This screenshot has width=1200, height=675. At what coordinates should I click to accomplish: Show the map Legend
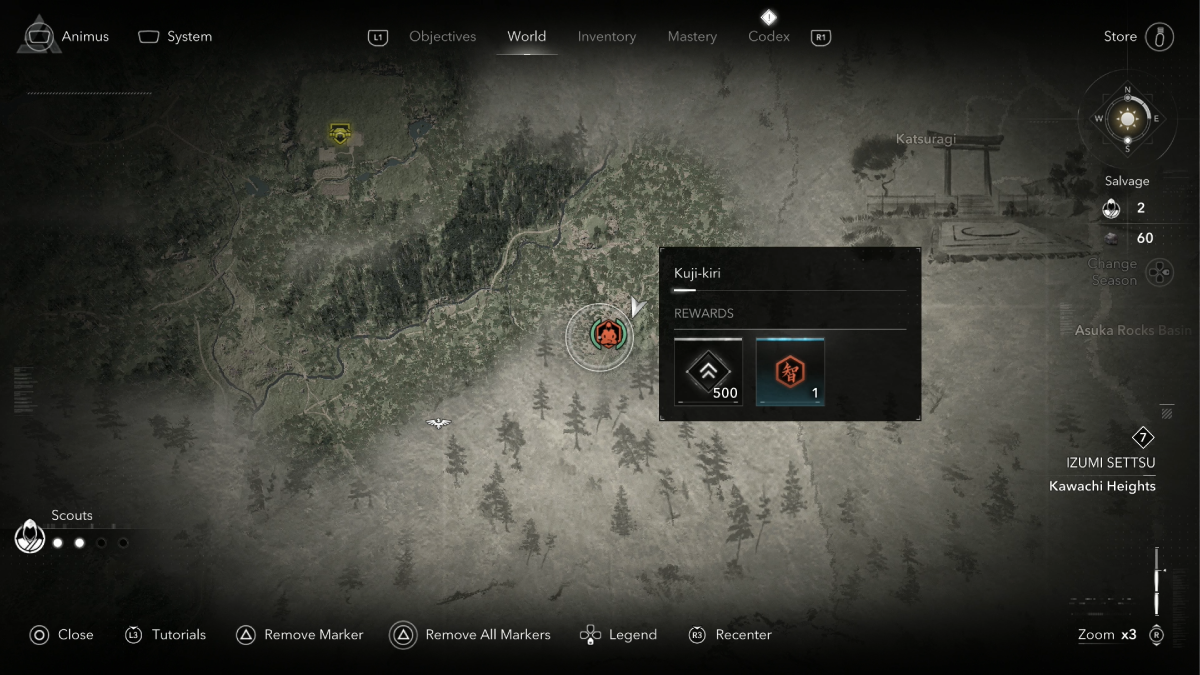pyautogui.click(x=619, y=635)
